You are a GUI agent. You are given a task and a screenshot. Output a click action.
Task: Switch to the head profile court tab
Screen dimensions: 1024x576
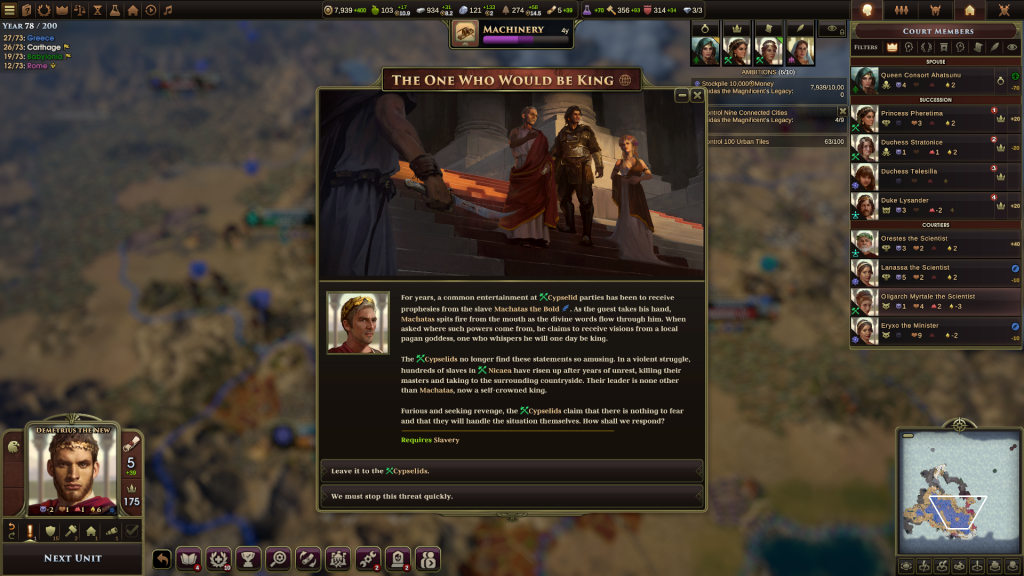click(x=867, y=10)
